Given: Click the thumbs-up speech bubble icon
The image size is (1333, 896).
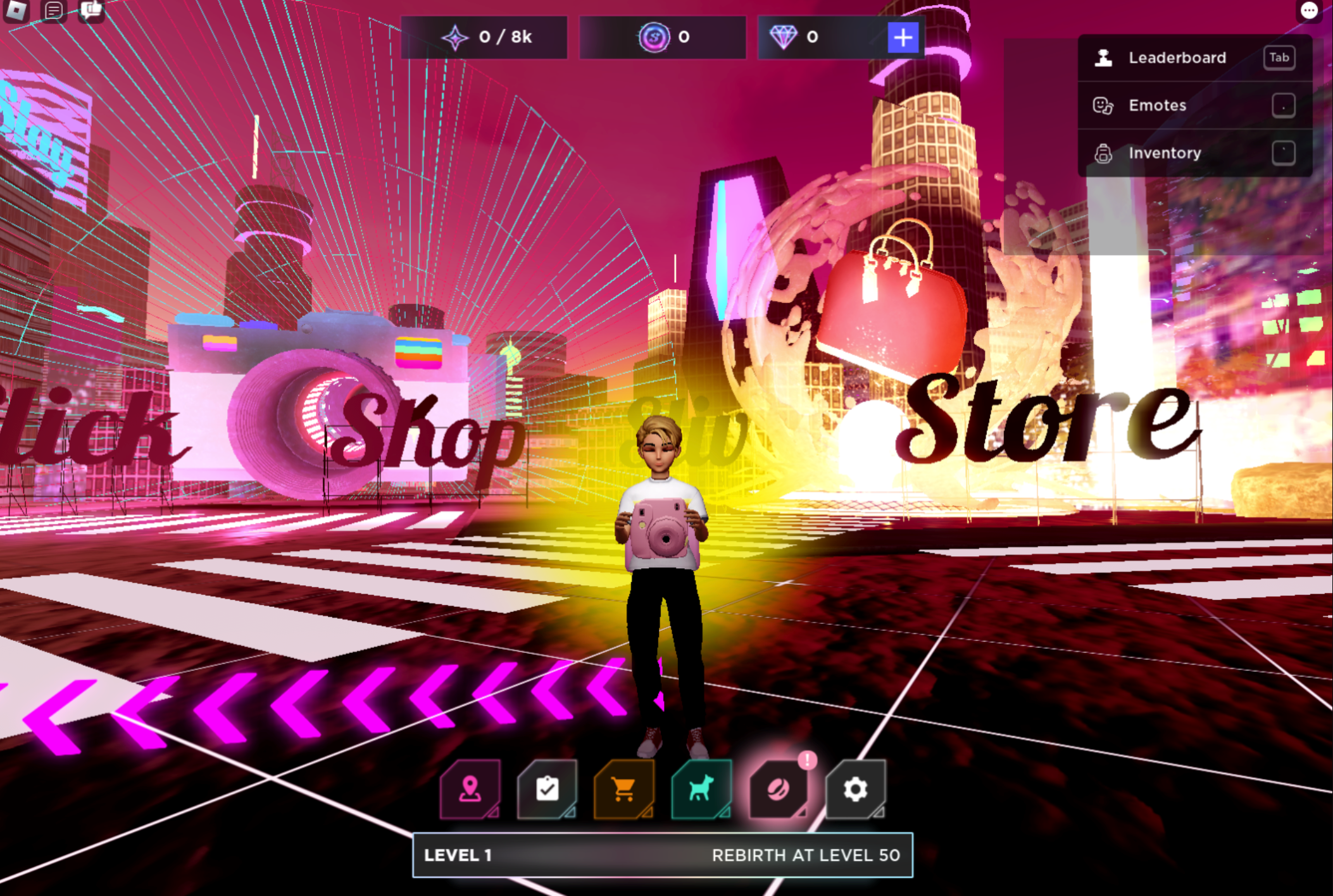Looking at the screenshot, I should pos(91,9).
